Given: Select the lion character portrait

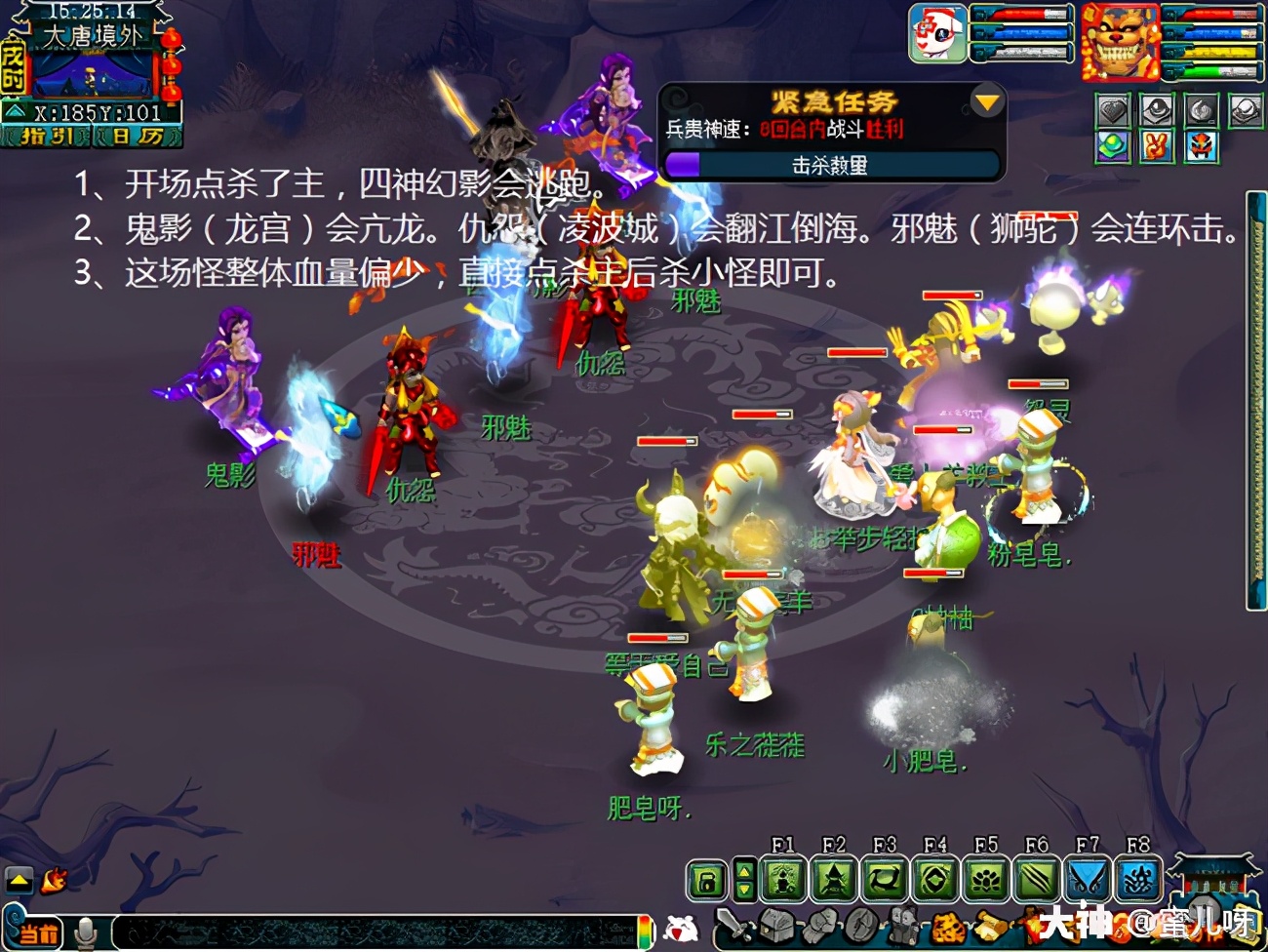Looking at the screenshot, I should tap(1119, 42).
